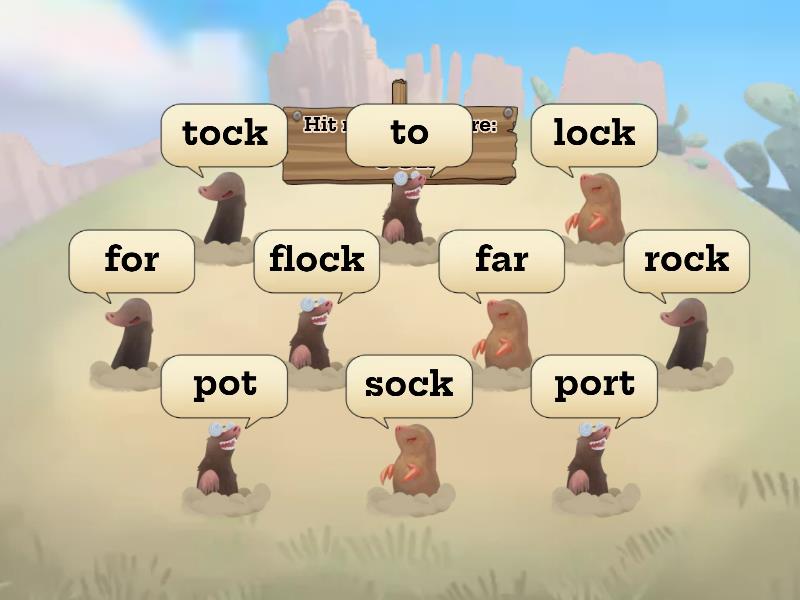Screen dimensions: 800x600
Task: Select the "to" word bubble
Action: coord(409,133)
